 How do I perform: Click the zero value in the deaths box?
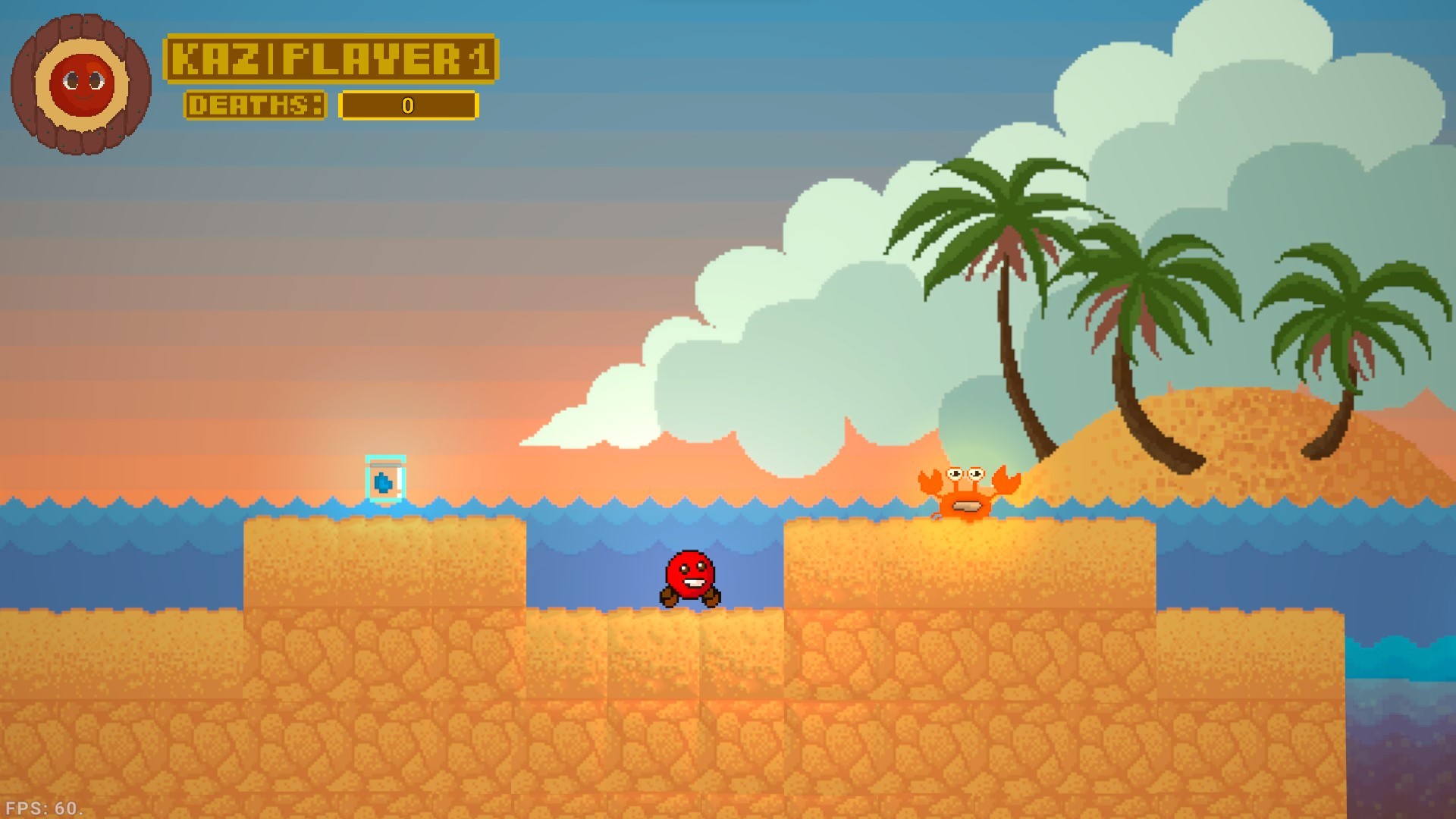click(407, 106)
